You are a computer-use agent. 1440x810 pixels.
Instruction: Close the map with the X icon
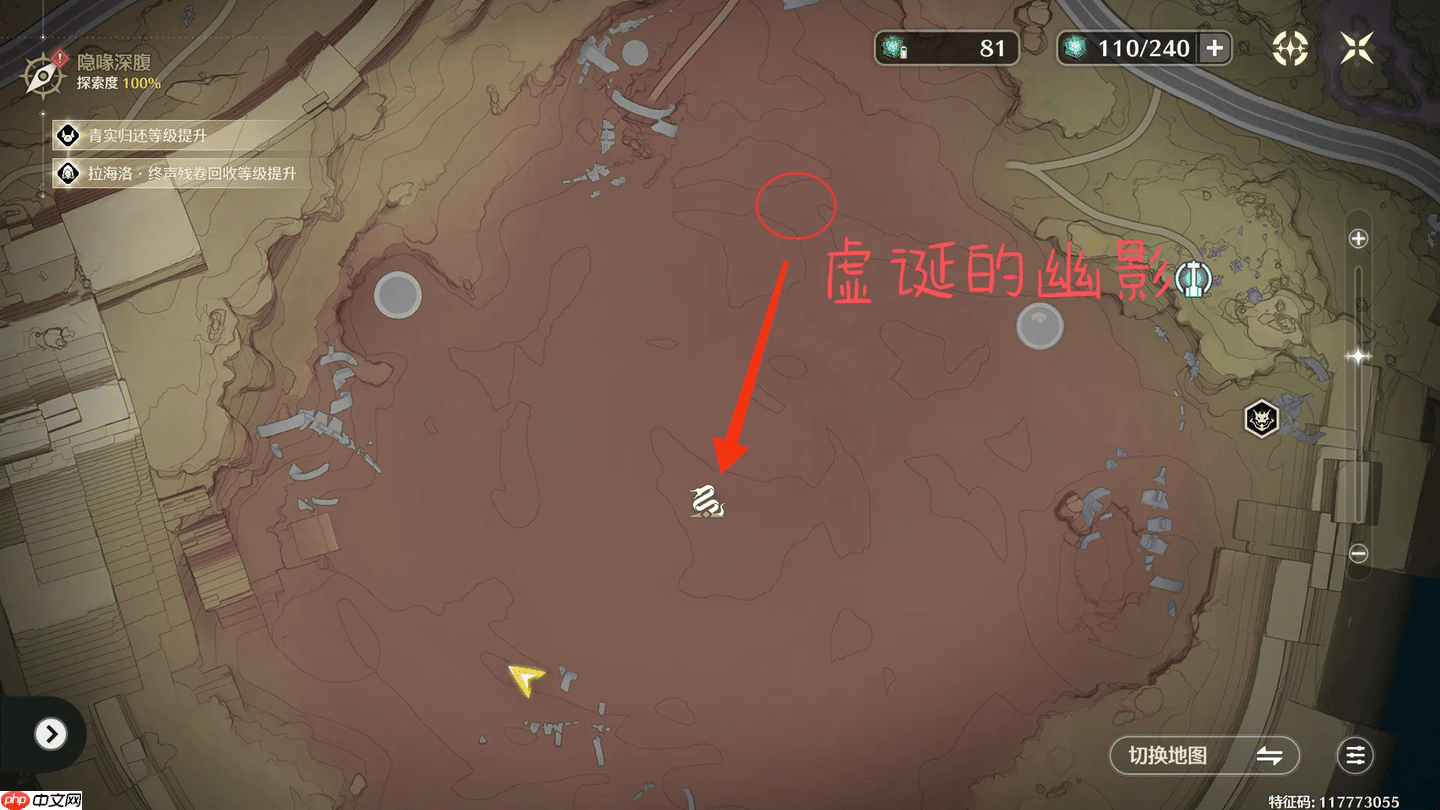pyautogui.click(x=1357, y=47)
